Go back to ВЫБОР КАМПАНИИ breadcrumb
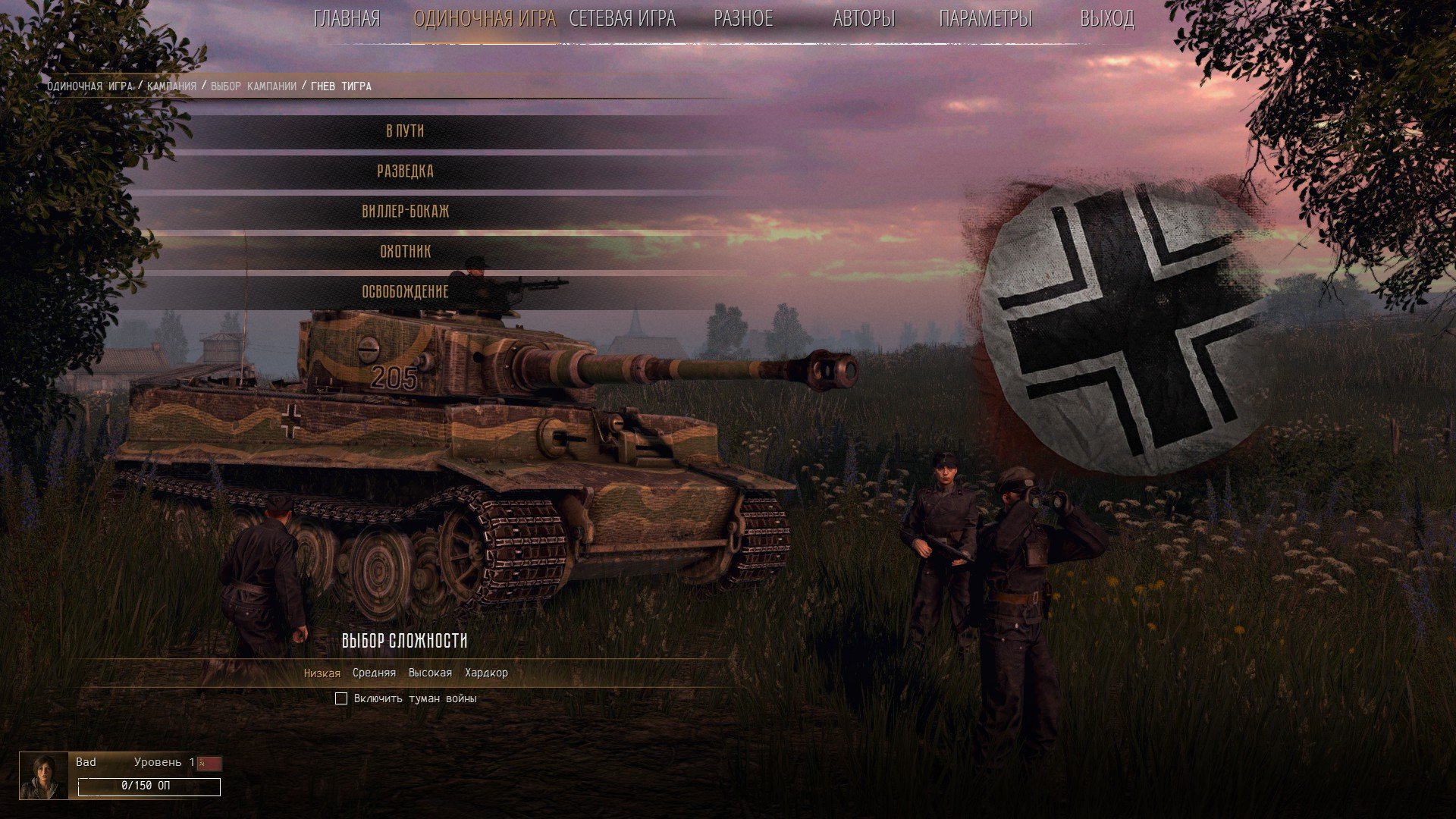Viewport: 1456px width, 819px height. coord(253,86)
